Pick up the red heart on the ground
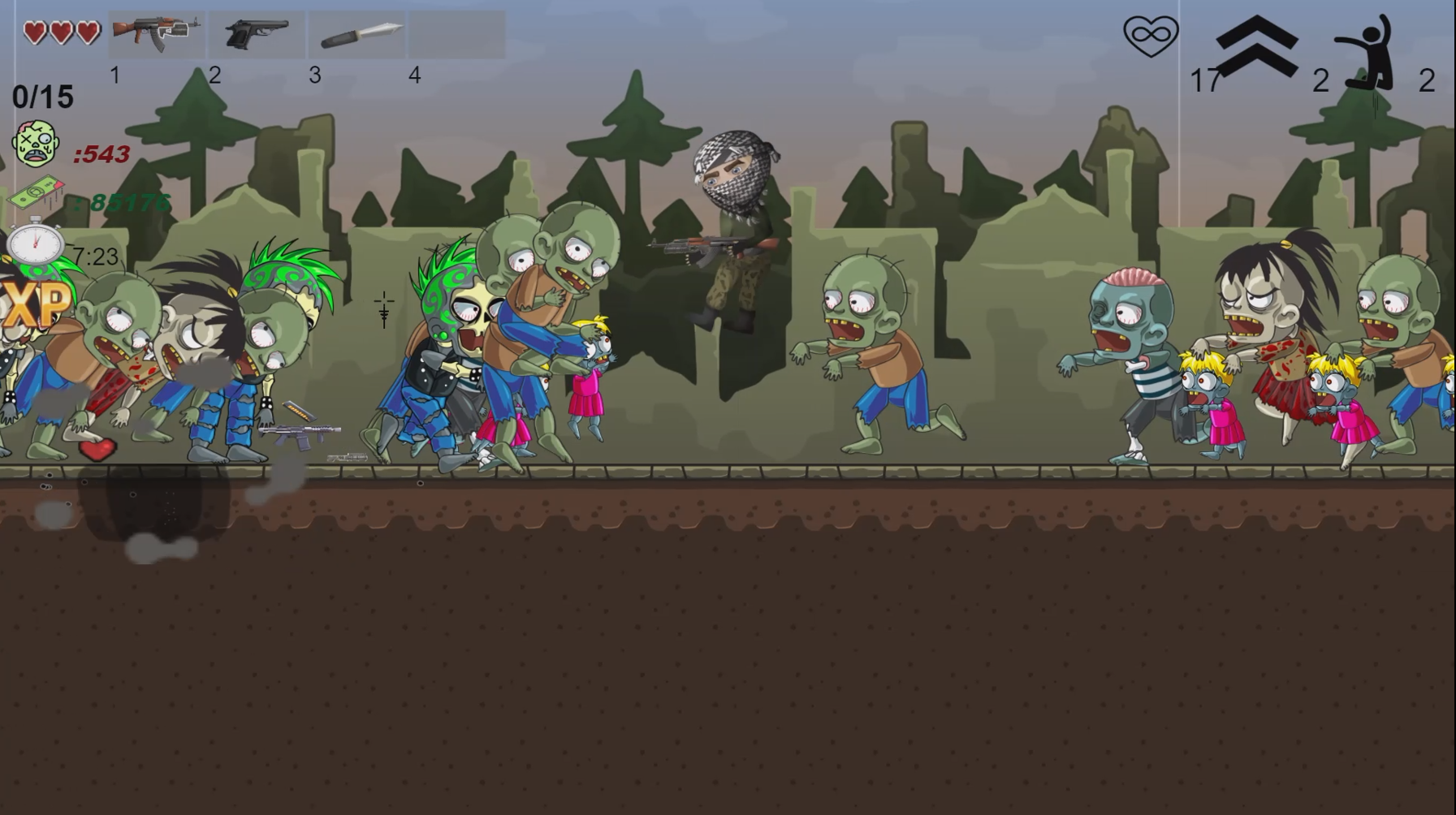Image resolution: width=1456 pixels, height=815 pixels. pos(97,449)
